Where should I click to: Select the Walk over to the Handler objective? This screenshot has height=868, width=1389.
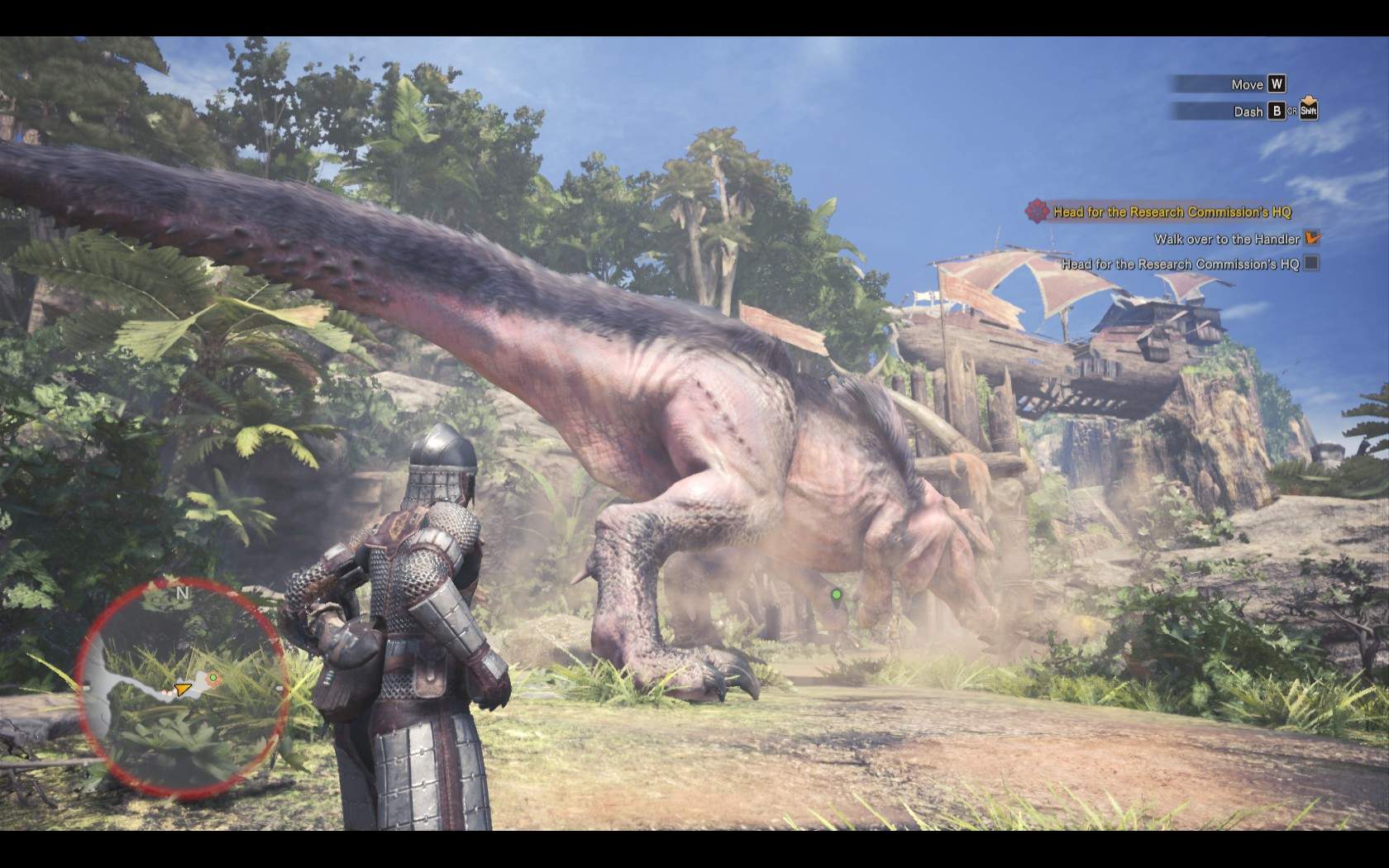(1227, 239)
